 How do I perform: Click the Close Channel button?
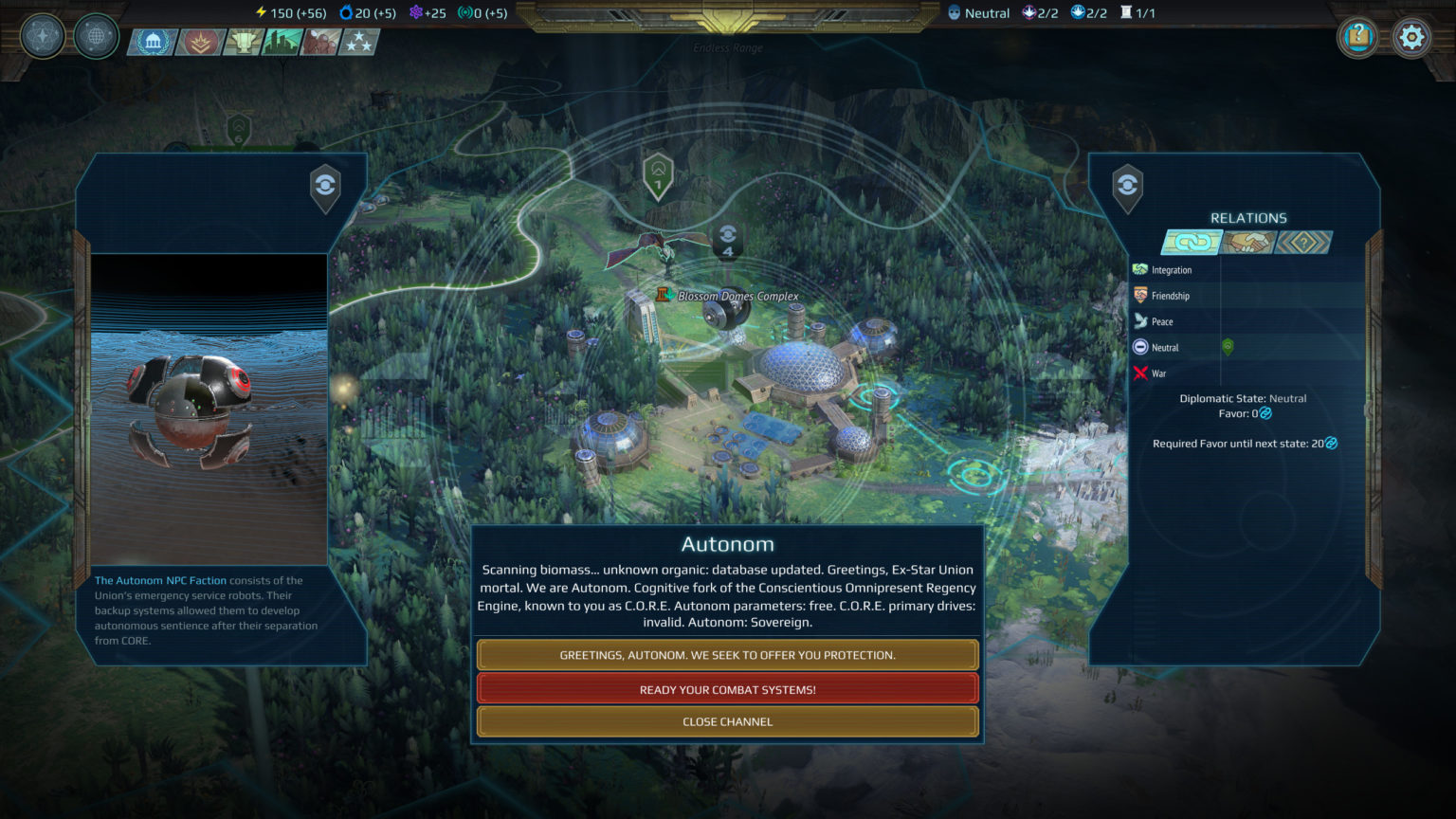[x=727, y=720]
